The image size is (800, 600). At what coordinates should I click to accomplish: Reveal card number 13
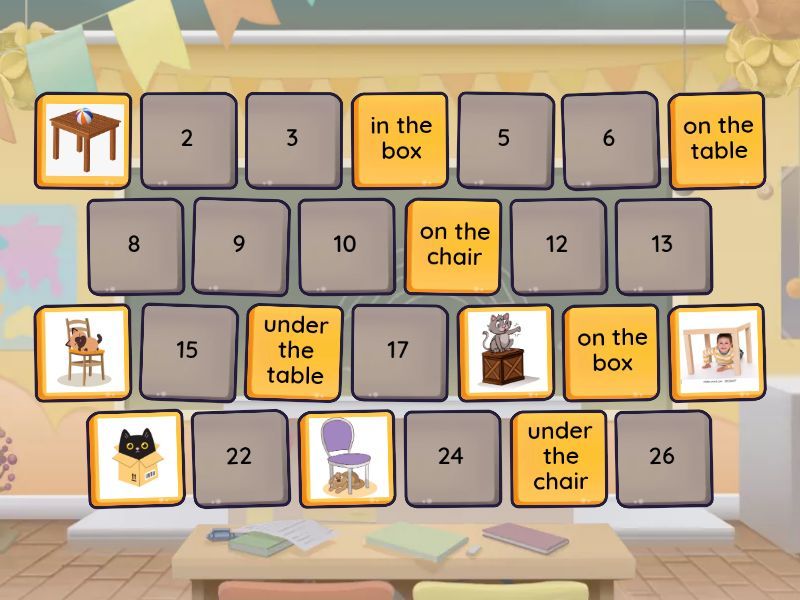pyautogui.click(x=662, y=245)
